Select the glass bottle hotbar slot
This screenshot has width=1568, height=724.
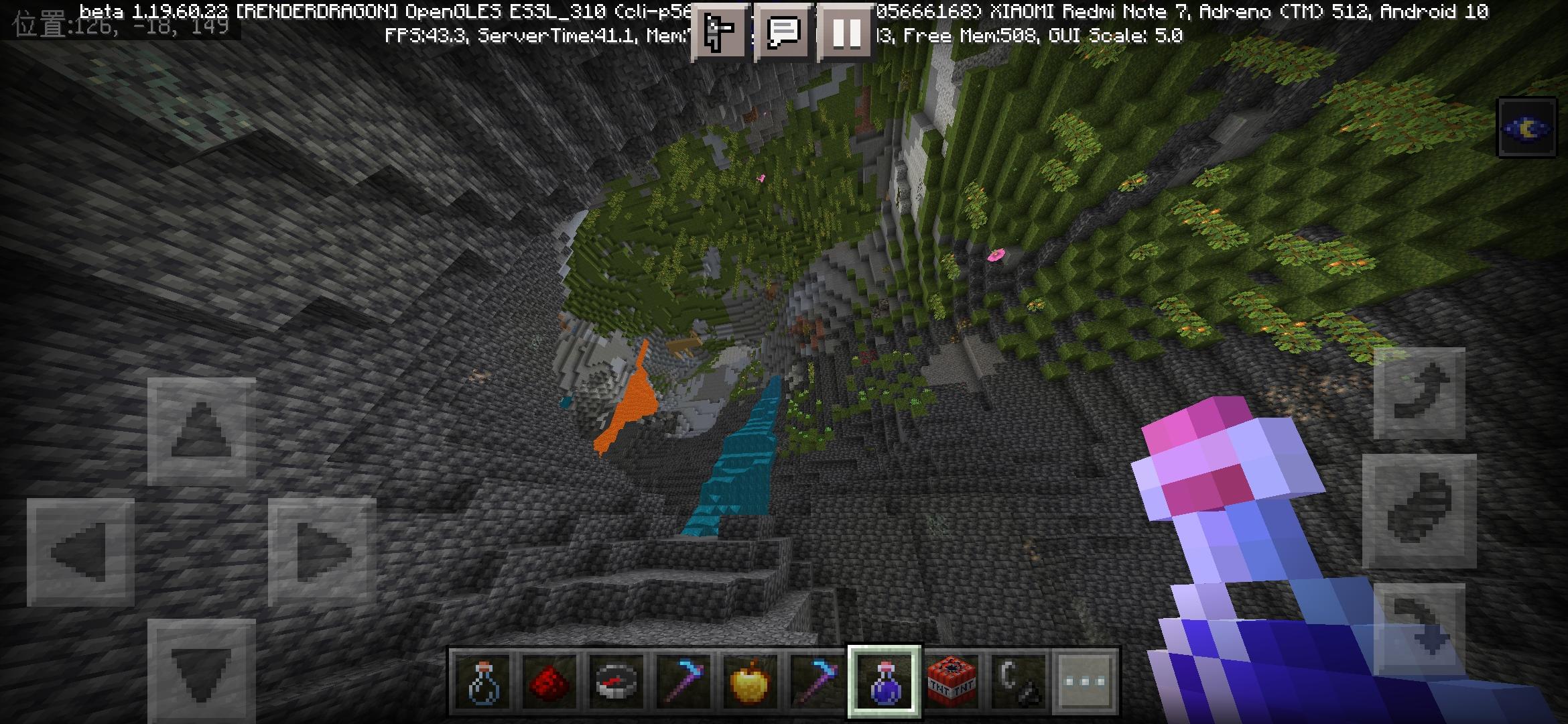[x=482, y=682]
